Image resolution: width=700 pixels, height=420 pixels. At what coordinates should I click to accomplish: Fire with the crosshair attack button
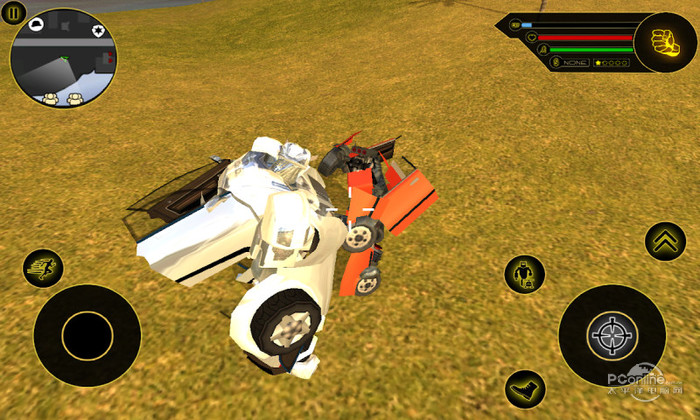[x=611, y=336]
